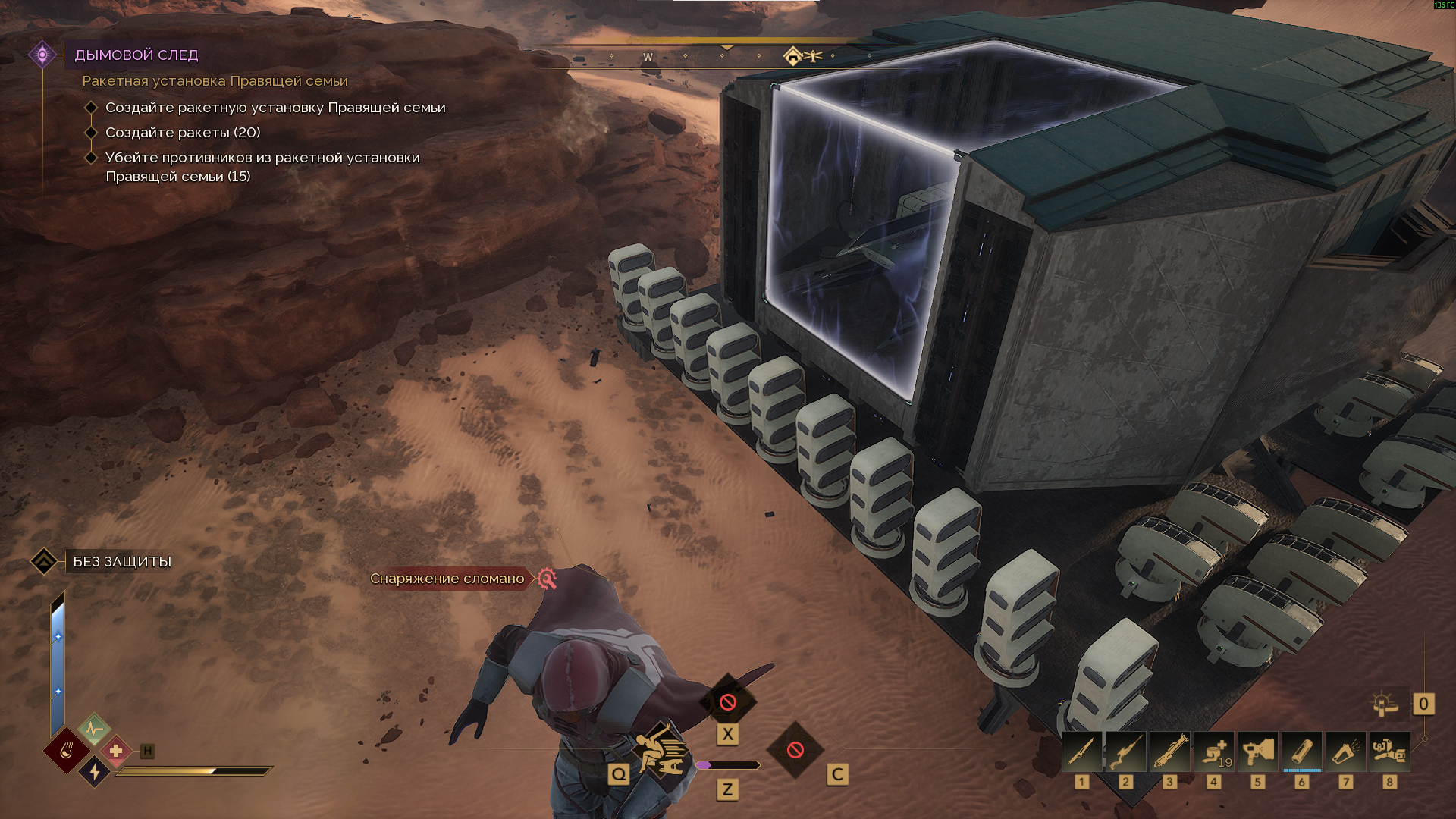Click the purple quest diamond icon
Image resolution: width=1456 pixels, height=819 pixels.
pyautogui.click(x=42, y=55)
